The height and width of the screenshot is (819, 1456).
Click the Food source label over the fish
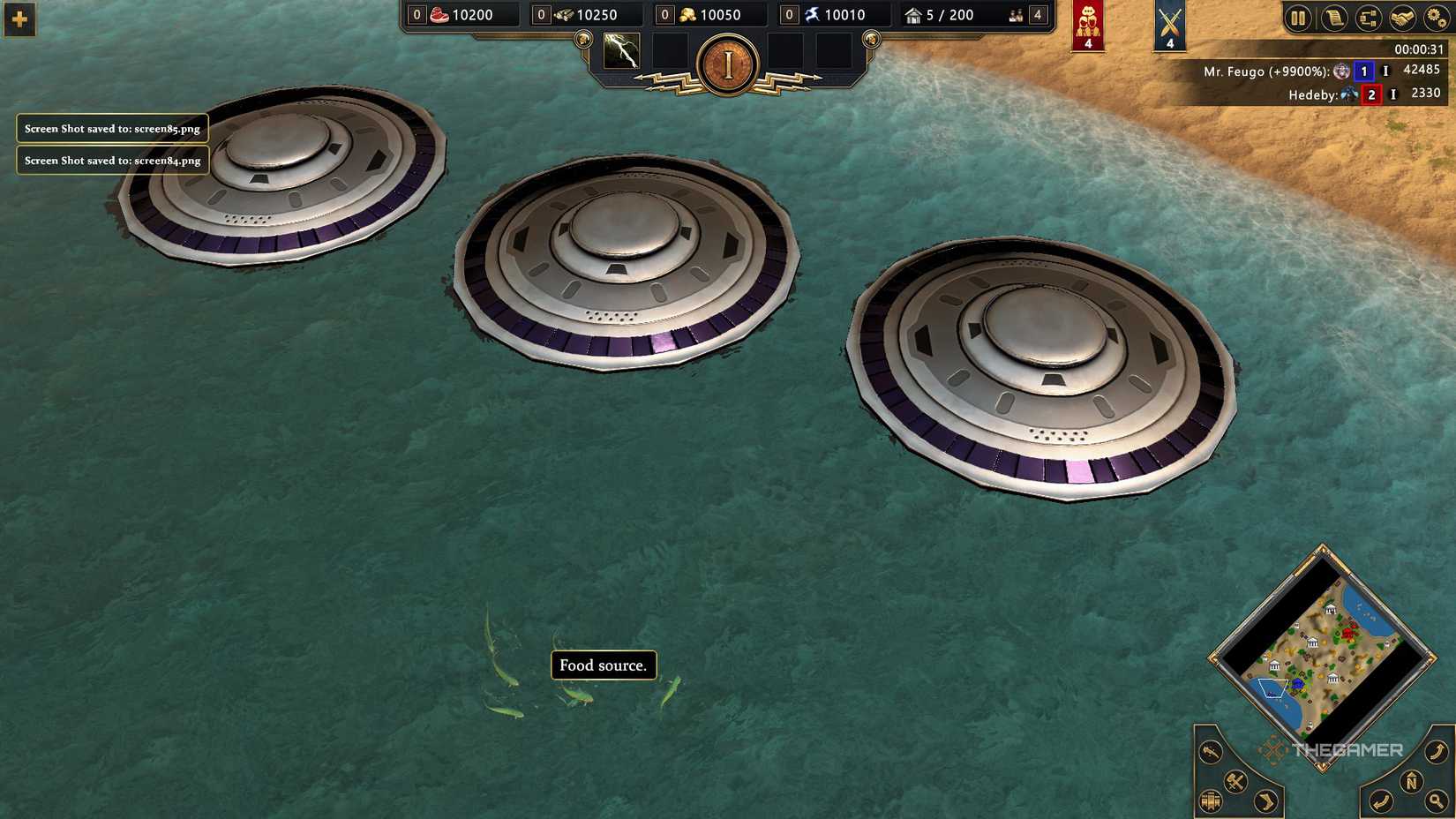(603, 665)
